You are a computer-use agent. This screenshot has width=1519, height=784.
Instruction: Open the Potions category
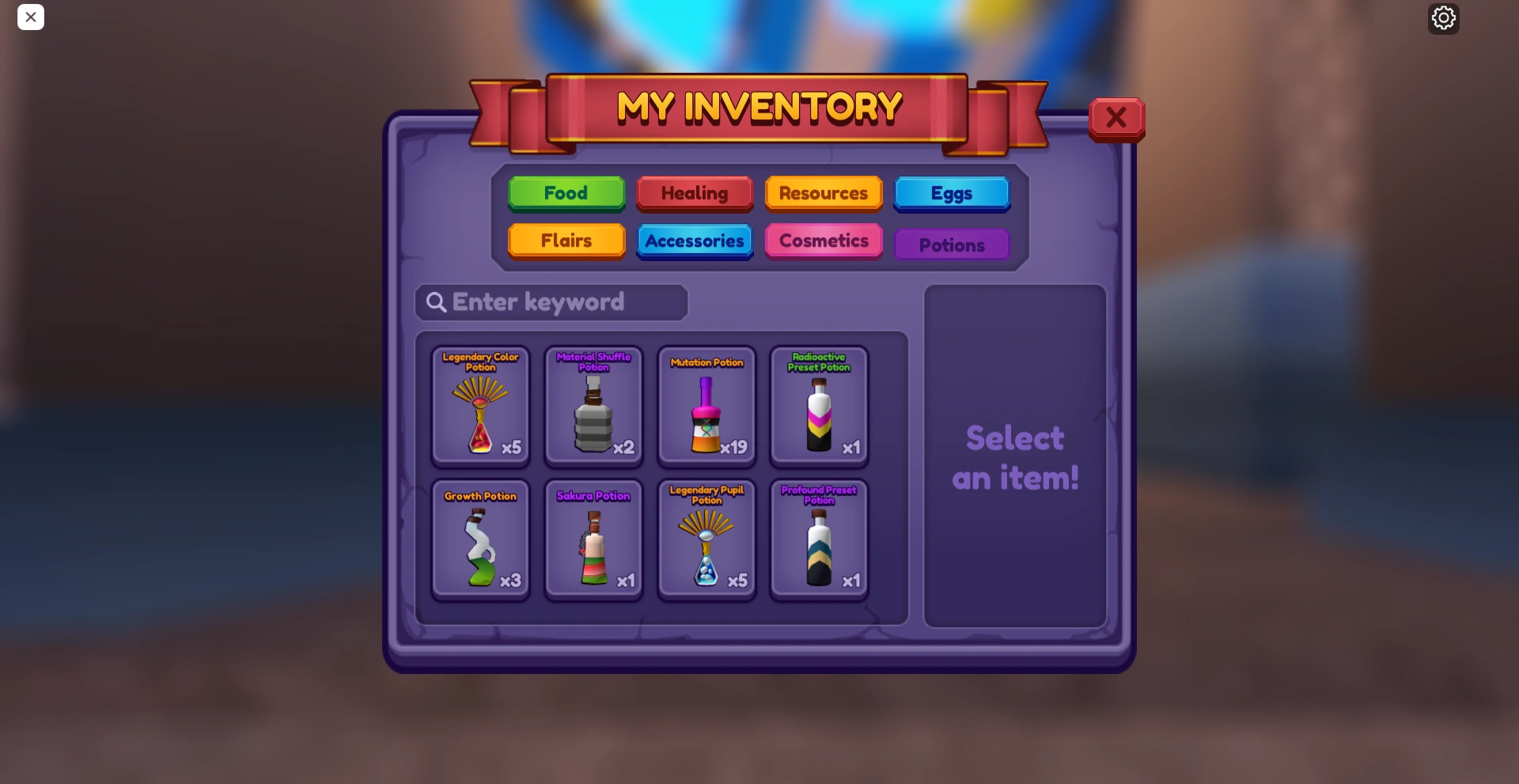(952, 244)
